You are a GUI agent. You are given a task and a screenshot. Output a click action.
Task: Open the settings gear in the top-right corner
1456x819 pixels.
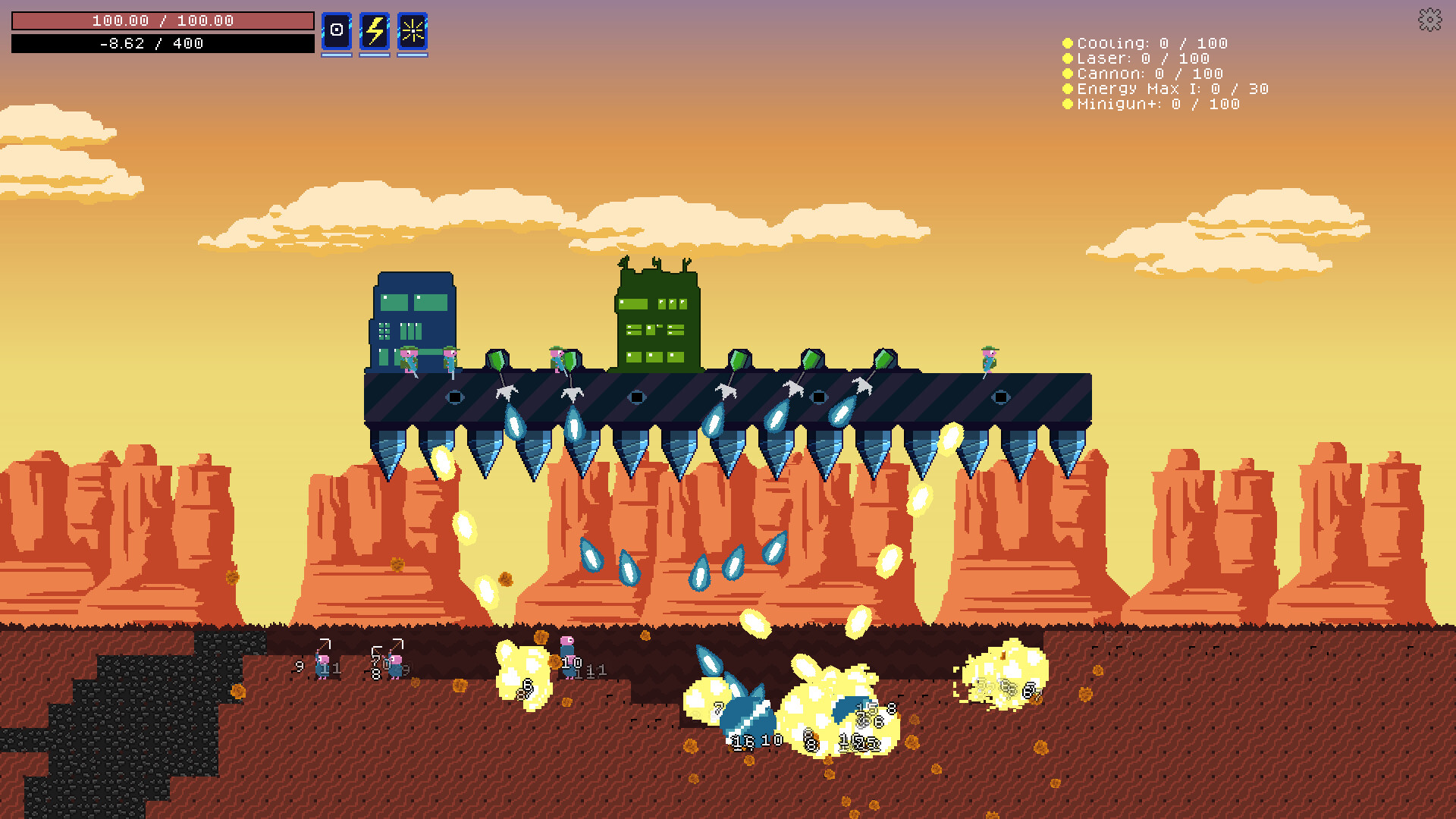(x=1429, y=20)
